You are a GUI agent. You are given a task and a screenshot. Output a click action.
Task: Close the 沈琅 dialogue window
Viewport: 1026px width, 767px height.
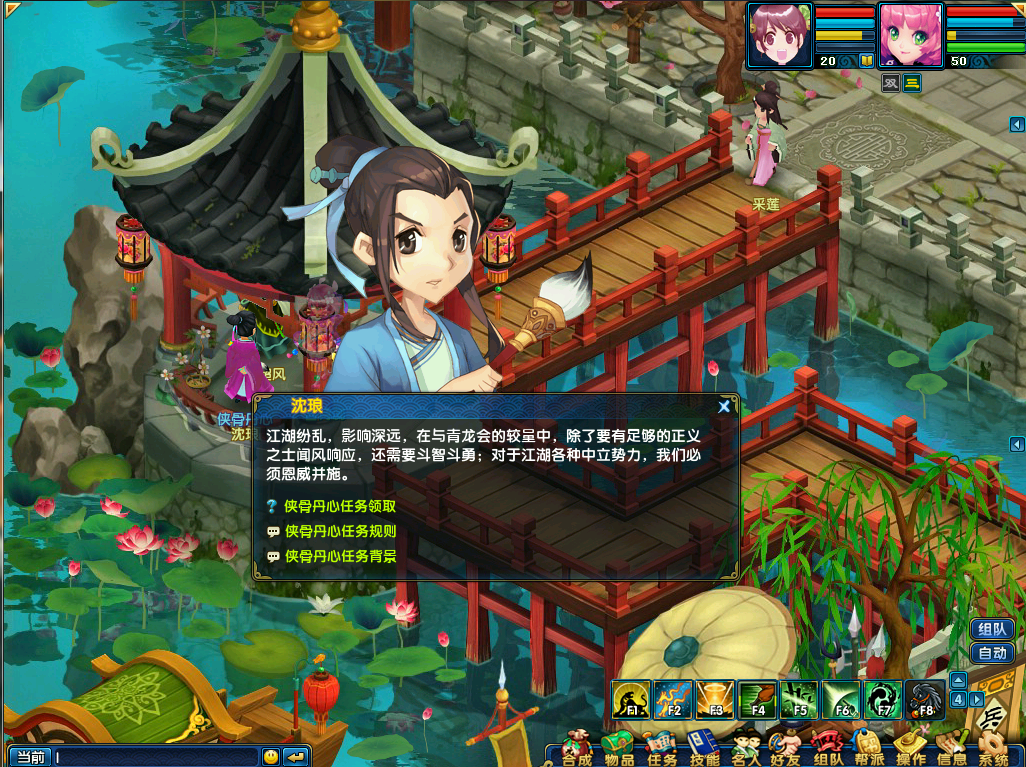tap(724, 406)
